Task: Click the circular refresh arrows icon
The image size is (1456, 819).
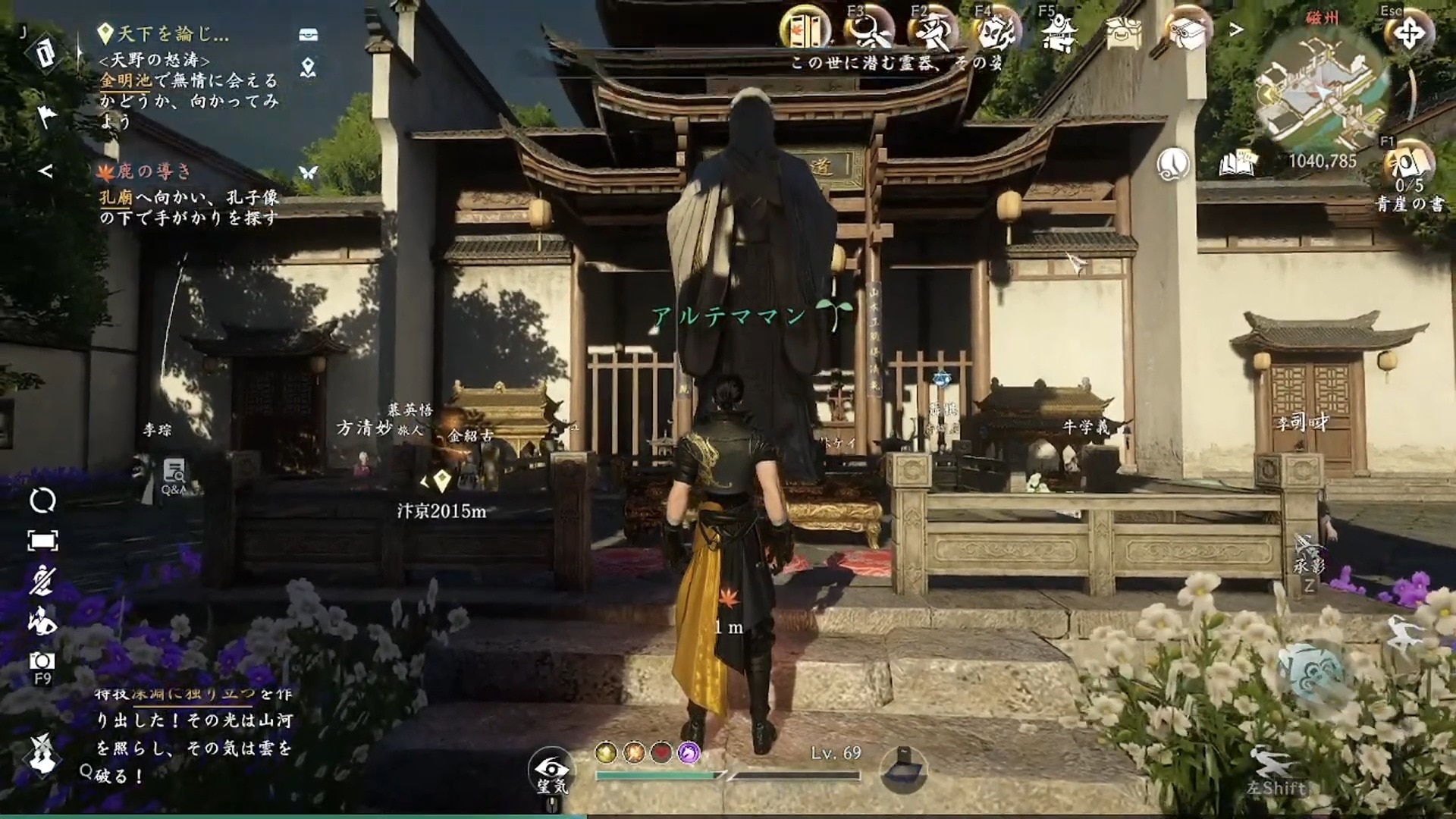Action: 42,500
